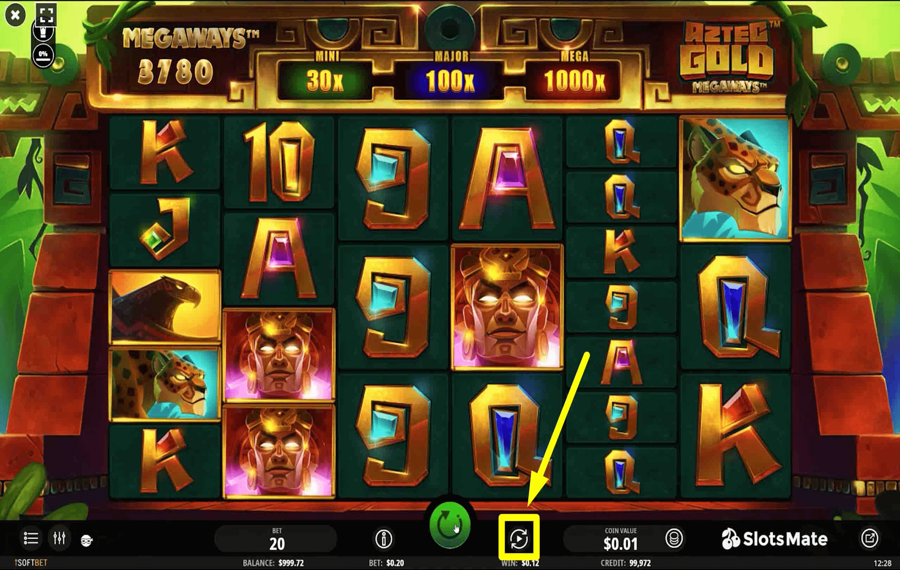Click the 0% progress circle icon

click(44, 53)
